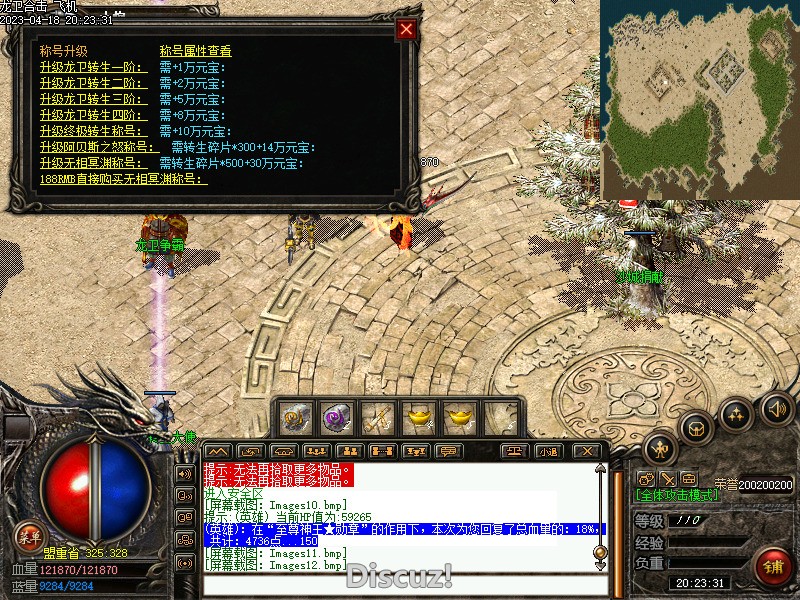Select 升级龙卫转生四阶 upgrade

pyautogui.click(x=92, y=115)
